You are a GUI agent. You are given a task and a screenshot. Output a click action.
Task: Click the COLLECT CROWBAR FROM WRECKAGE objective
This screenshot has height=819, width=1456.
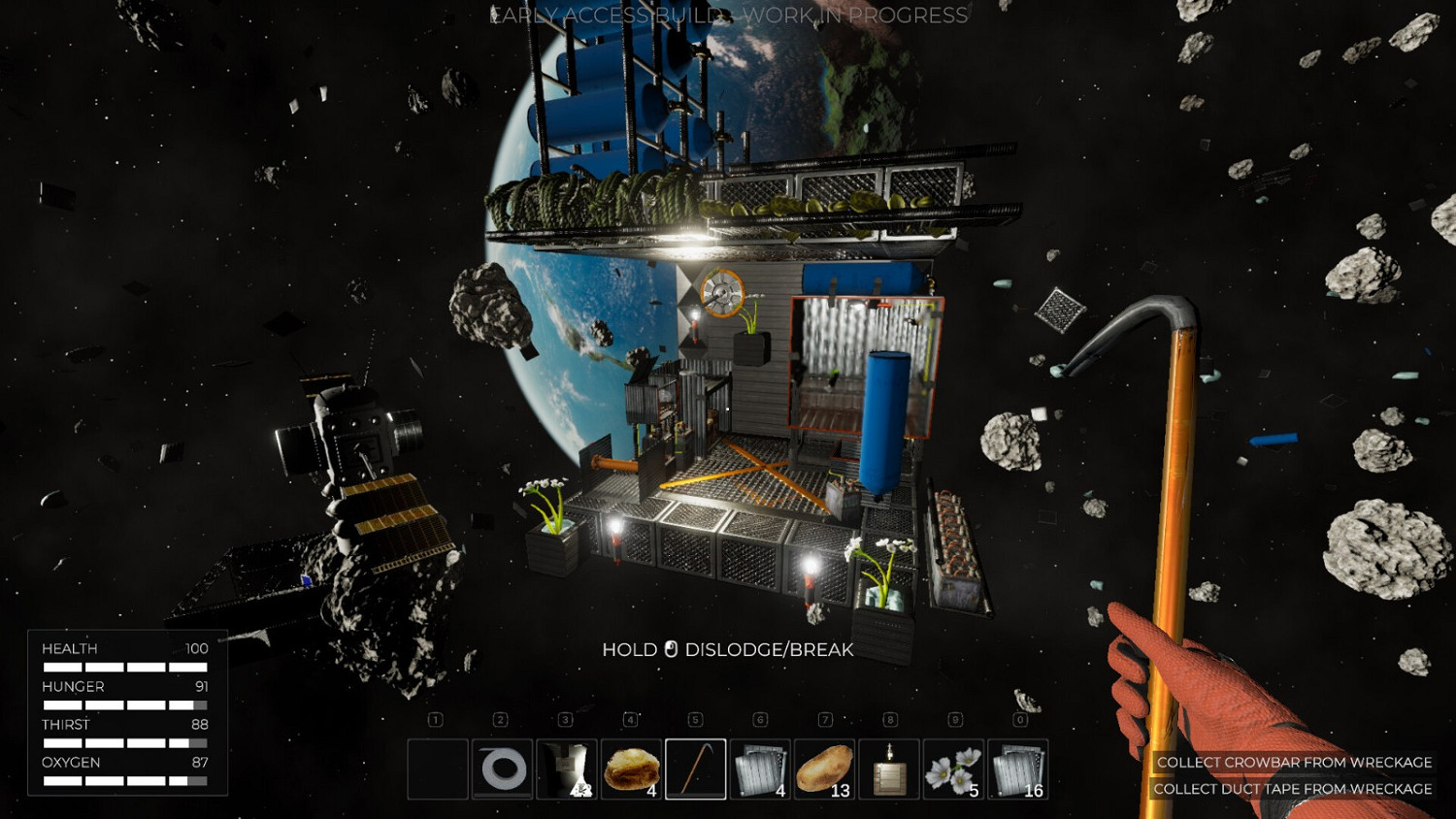[x=1293, y=763]
